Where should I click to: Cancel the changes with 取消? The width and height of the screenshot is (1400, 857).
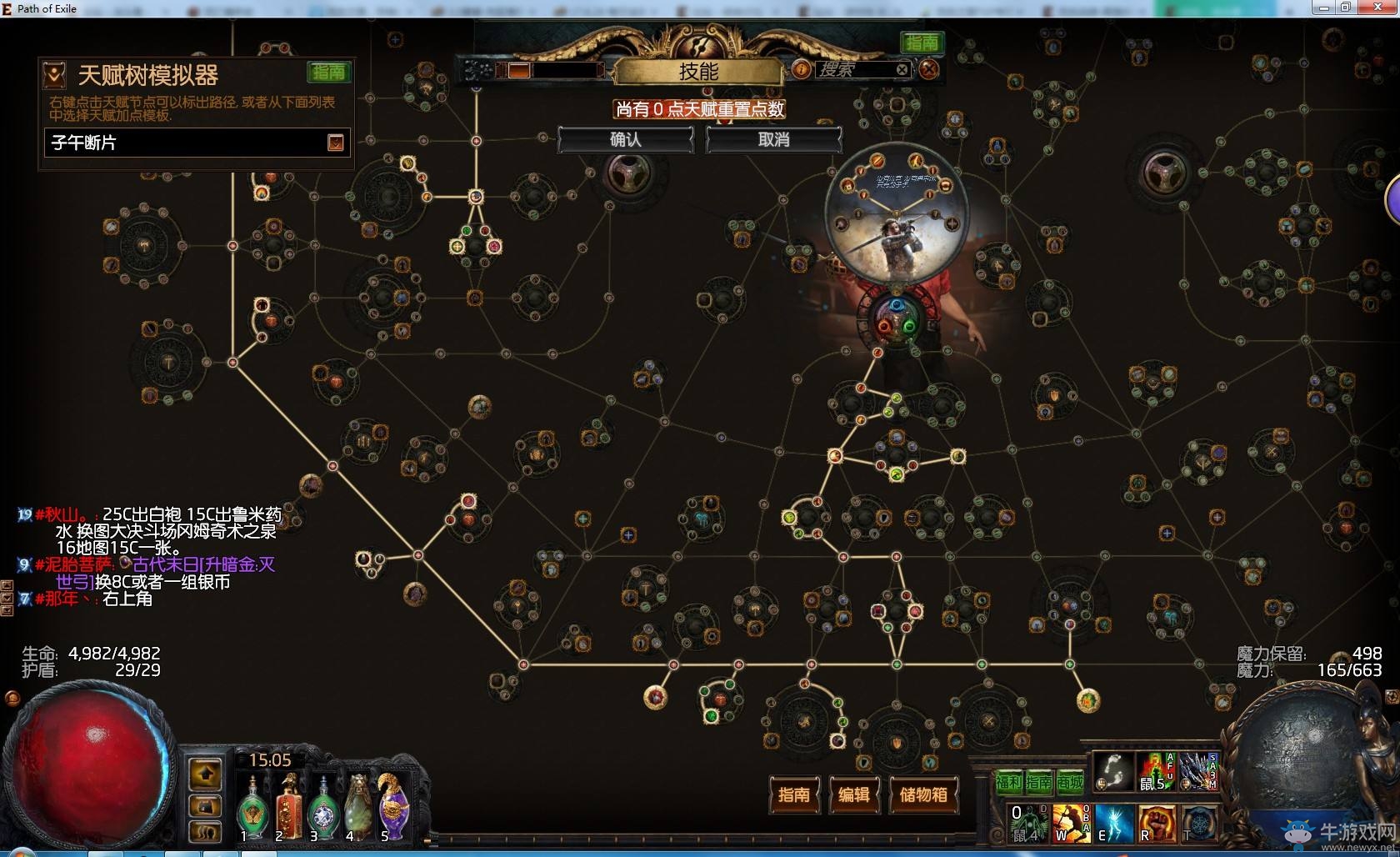[773, 140]
